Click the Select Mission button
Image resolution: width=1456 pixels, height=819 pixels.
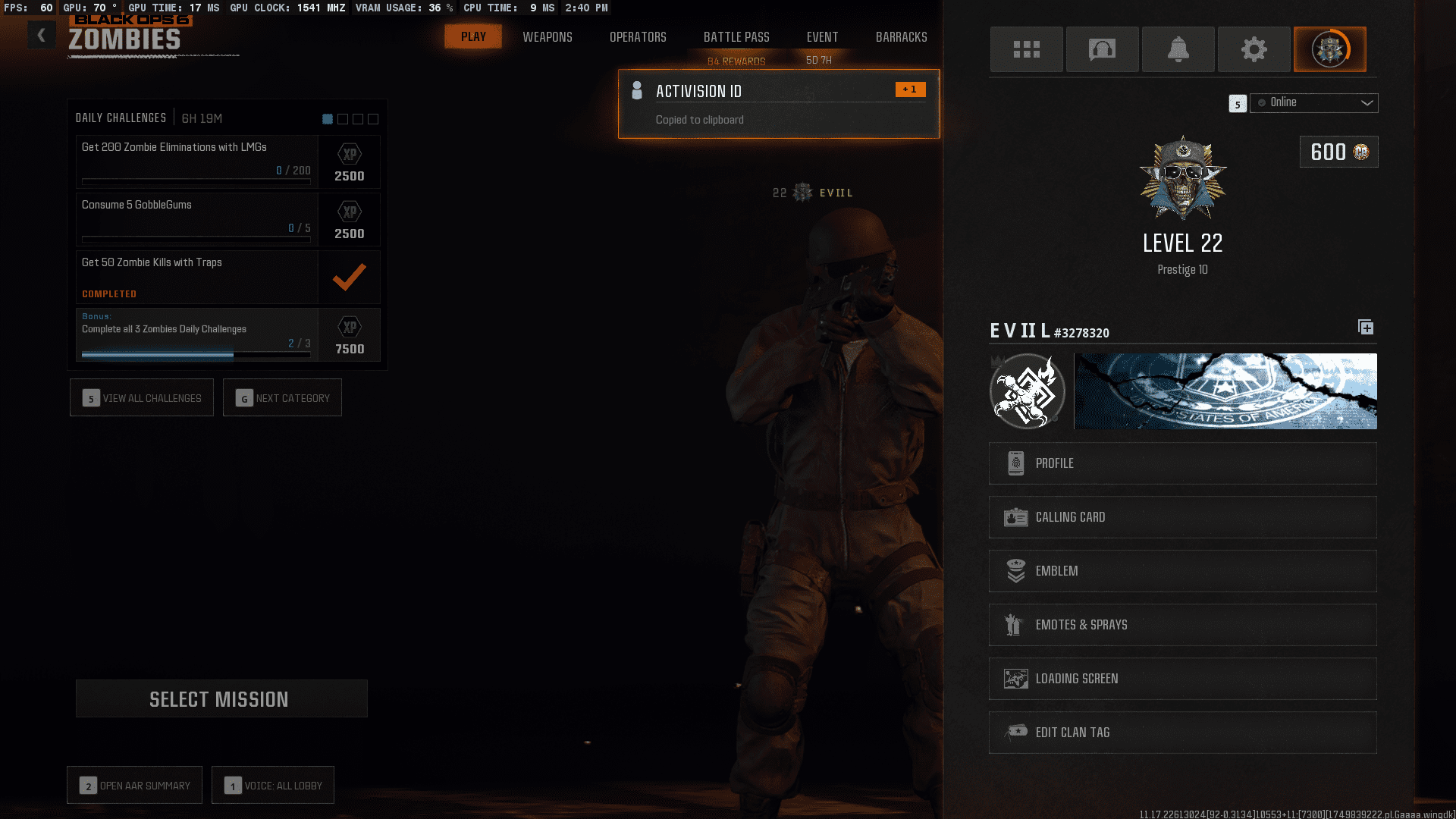coord(221,698)
